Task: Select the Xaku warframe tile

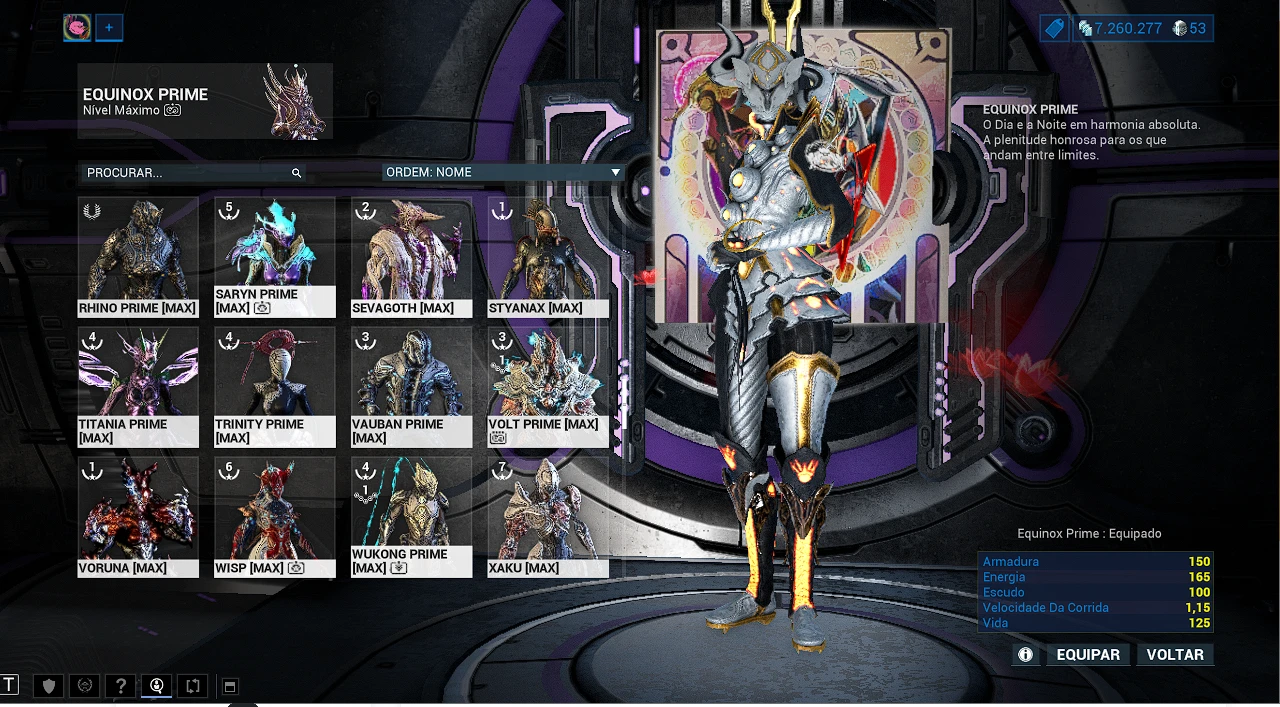Action: tap(548, 516)
